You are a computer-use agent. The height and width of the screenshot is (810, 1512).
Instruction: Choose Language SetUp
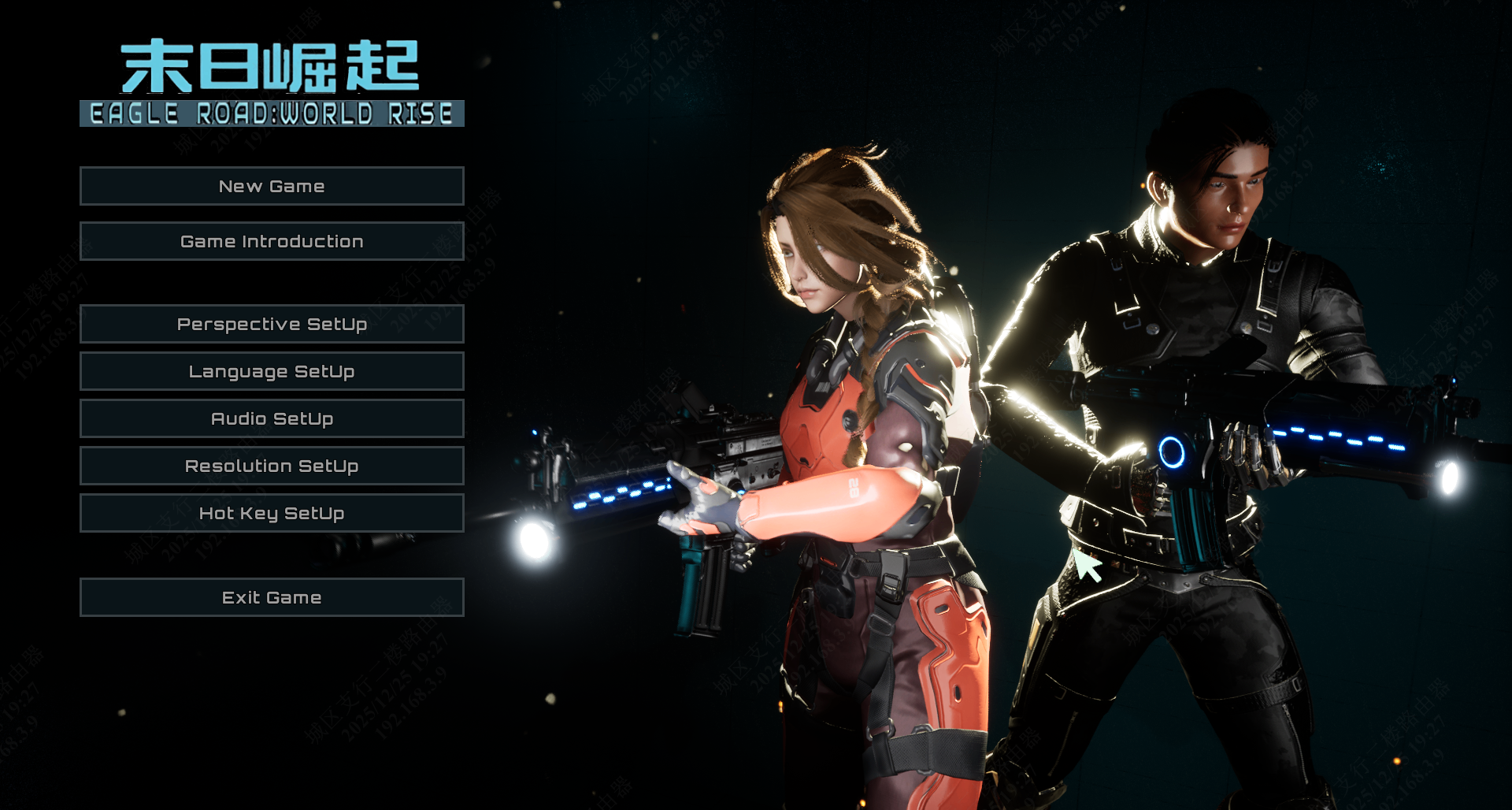(x=272, y=371)
